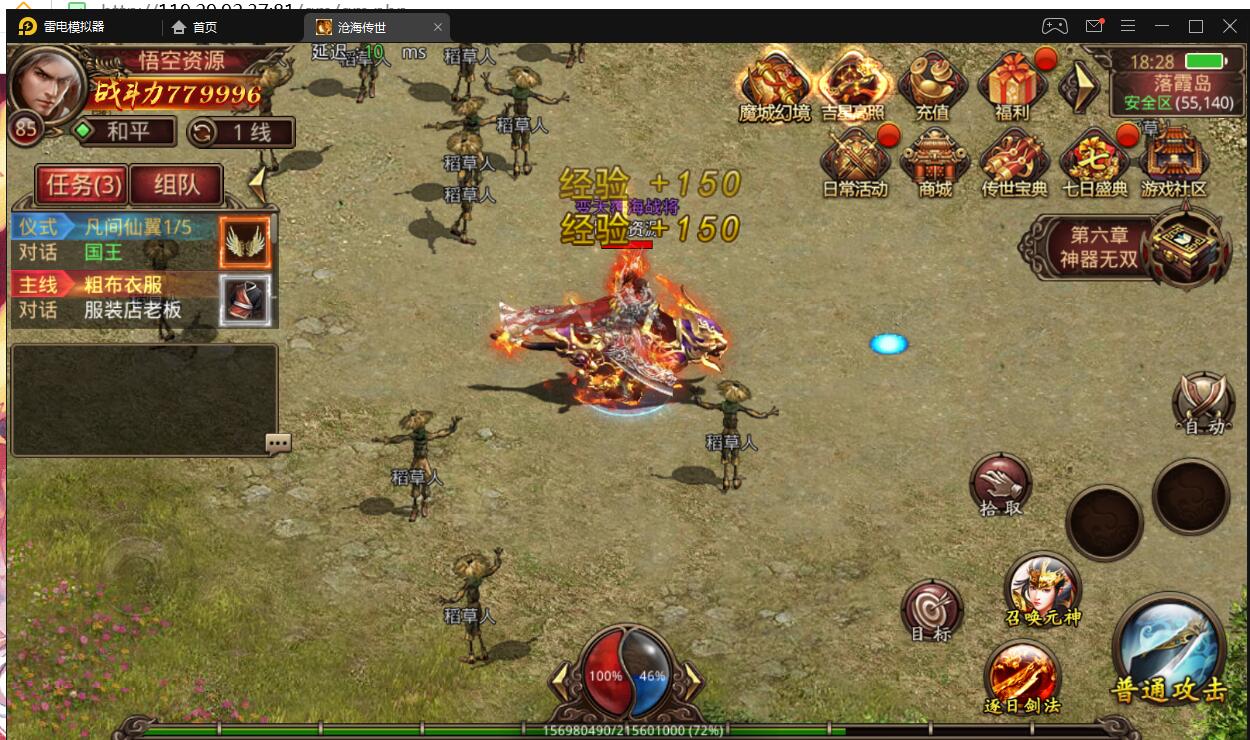Viewport: 1250px width, 740px height.
Task: Open the 魔城幻境 event icon
Action: tap(774, 84)
